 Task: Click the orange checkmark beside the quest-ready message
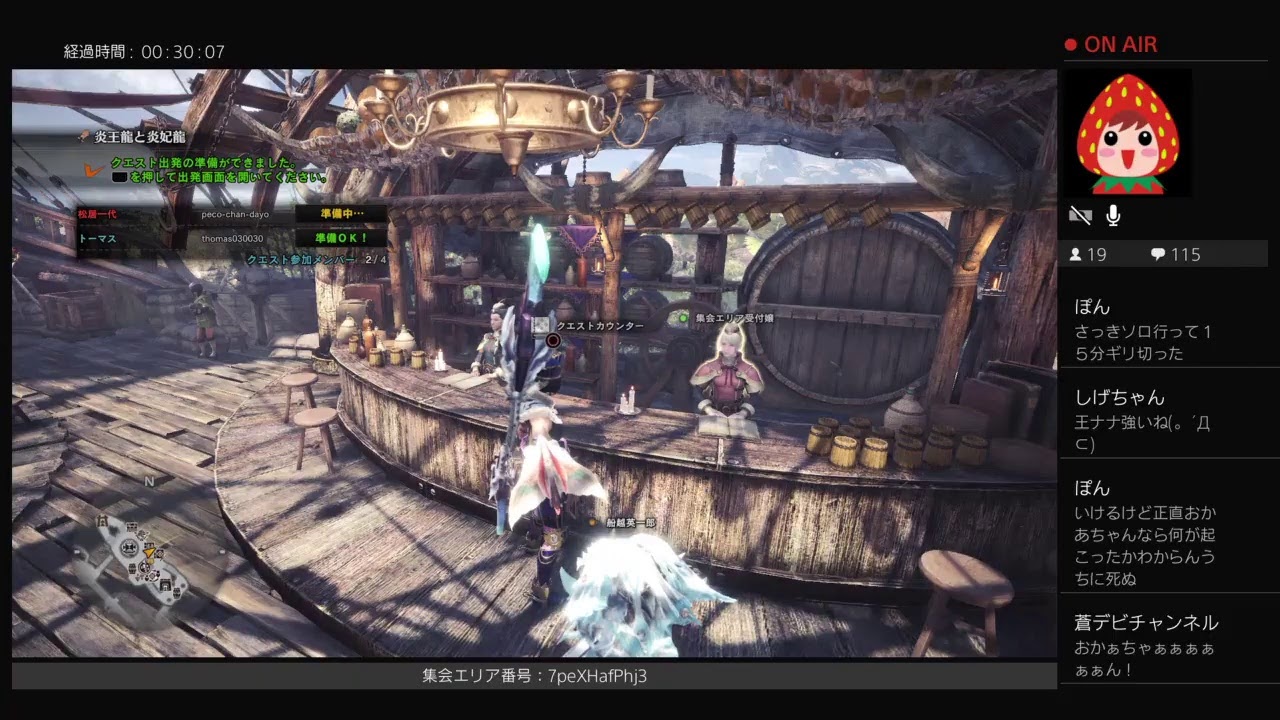tap(95, 170)
